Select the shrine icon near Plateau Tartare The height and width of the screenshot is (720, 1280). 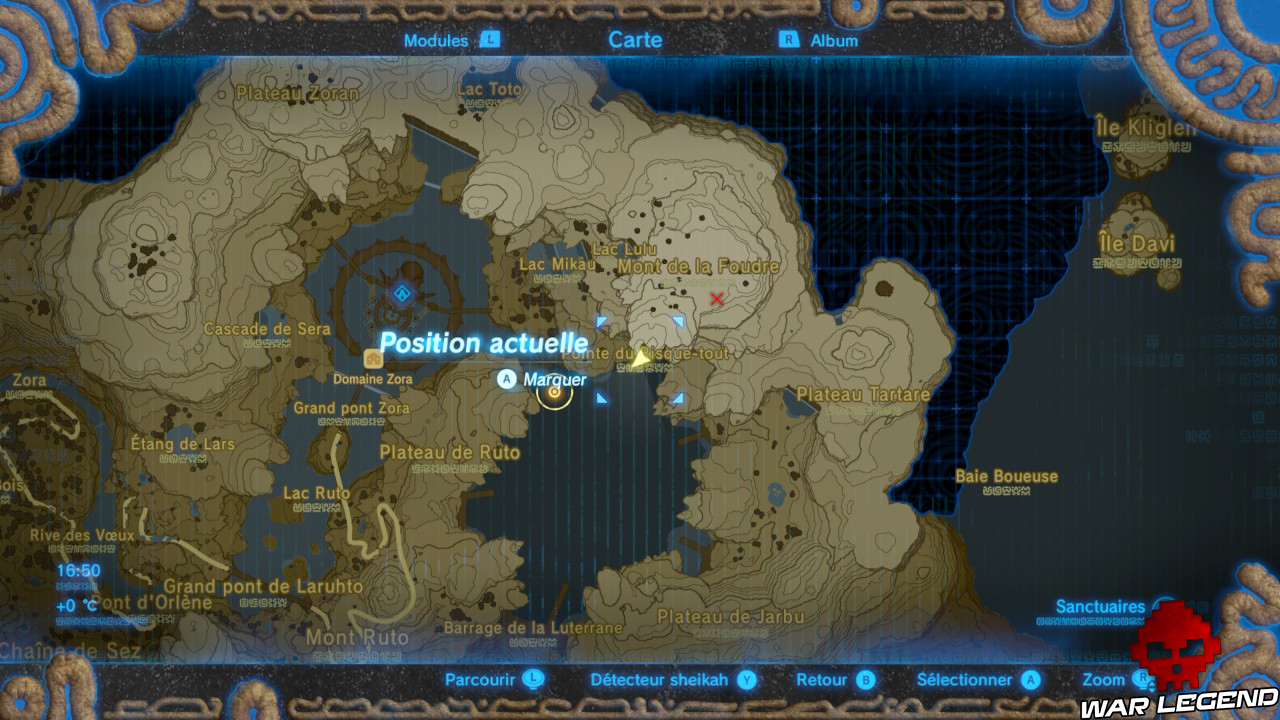coord(678,397)
